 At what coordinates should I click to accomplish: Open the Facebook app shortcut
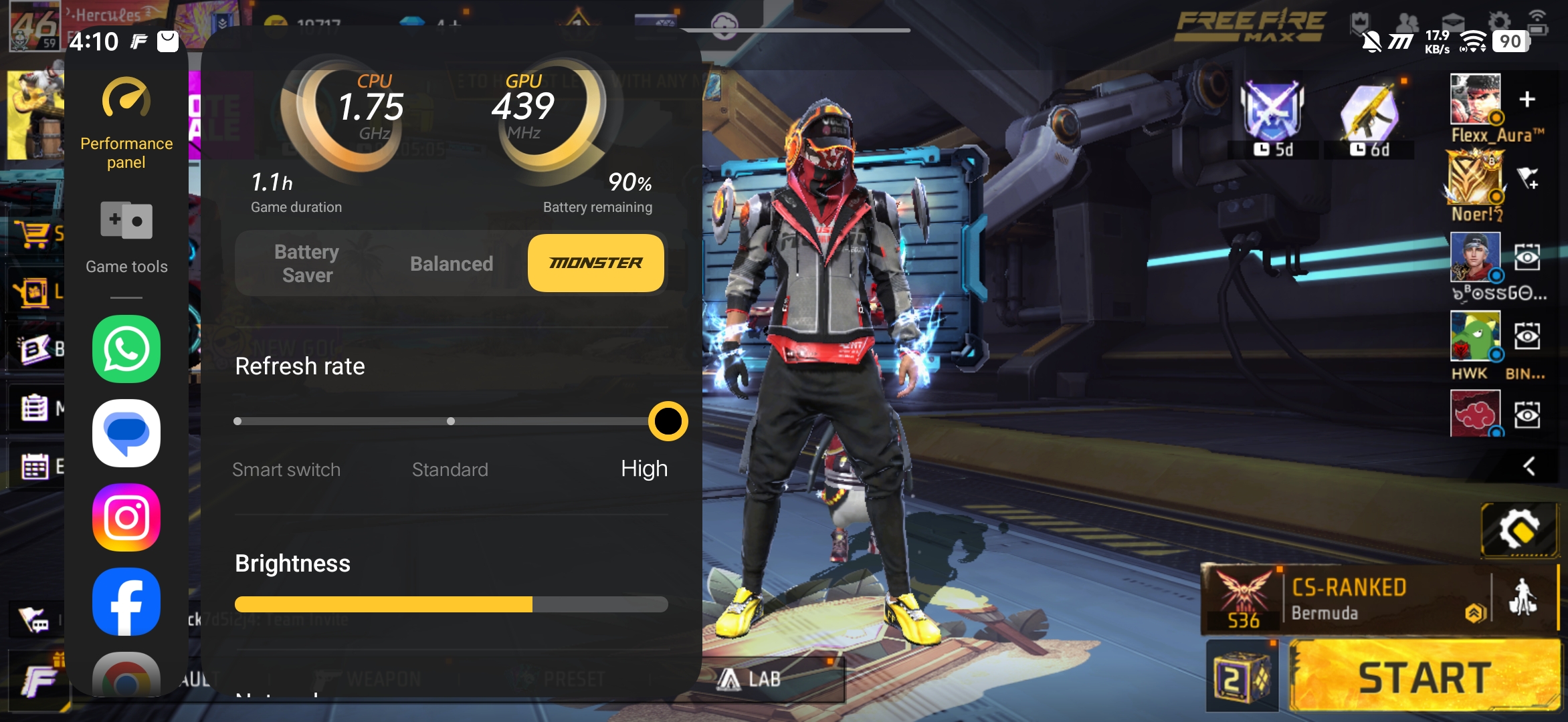tap(126, 602)
